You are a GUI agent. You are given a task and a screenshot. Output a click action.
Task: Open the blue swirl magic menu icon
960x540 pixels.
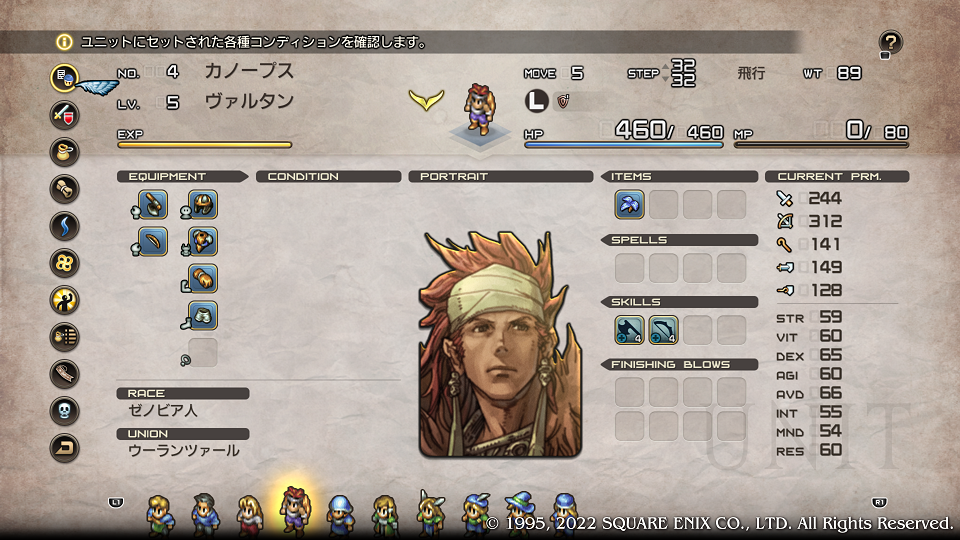[65, 225]
